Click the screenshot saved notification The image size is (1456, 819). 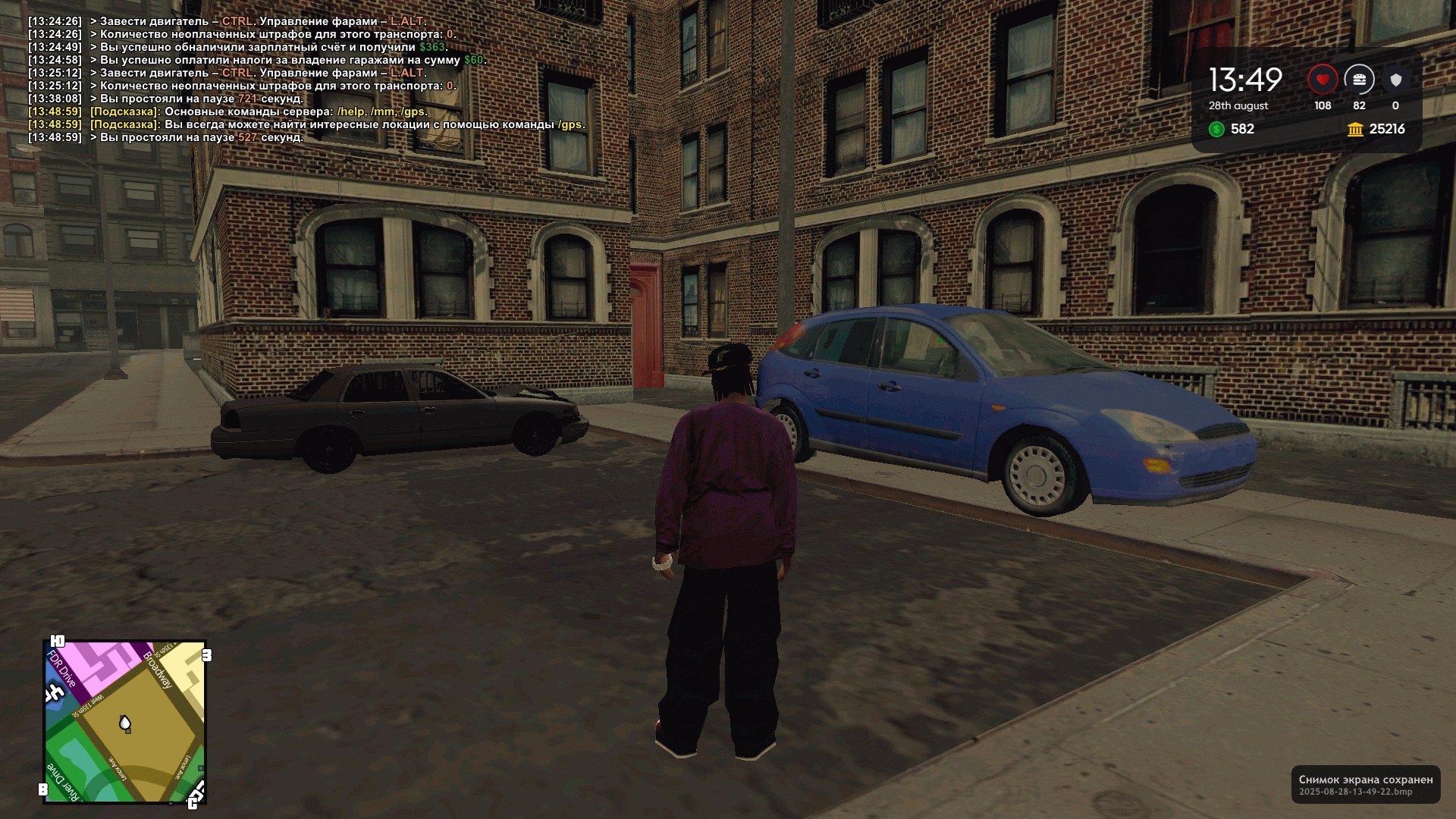tap(1365, 784)
